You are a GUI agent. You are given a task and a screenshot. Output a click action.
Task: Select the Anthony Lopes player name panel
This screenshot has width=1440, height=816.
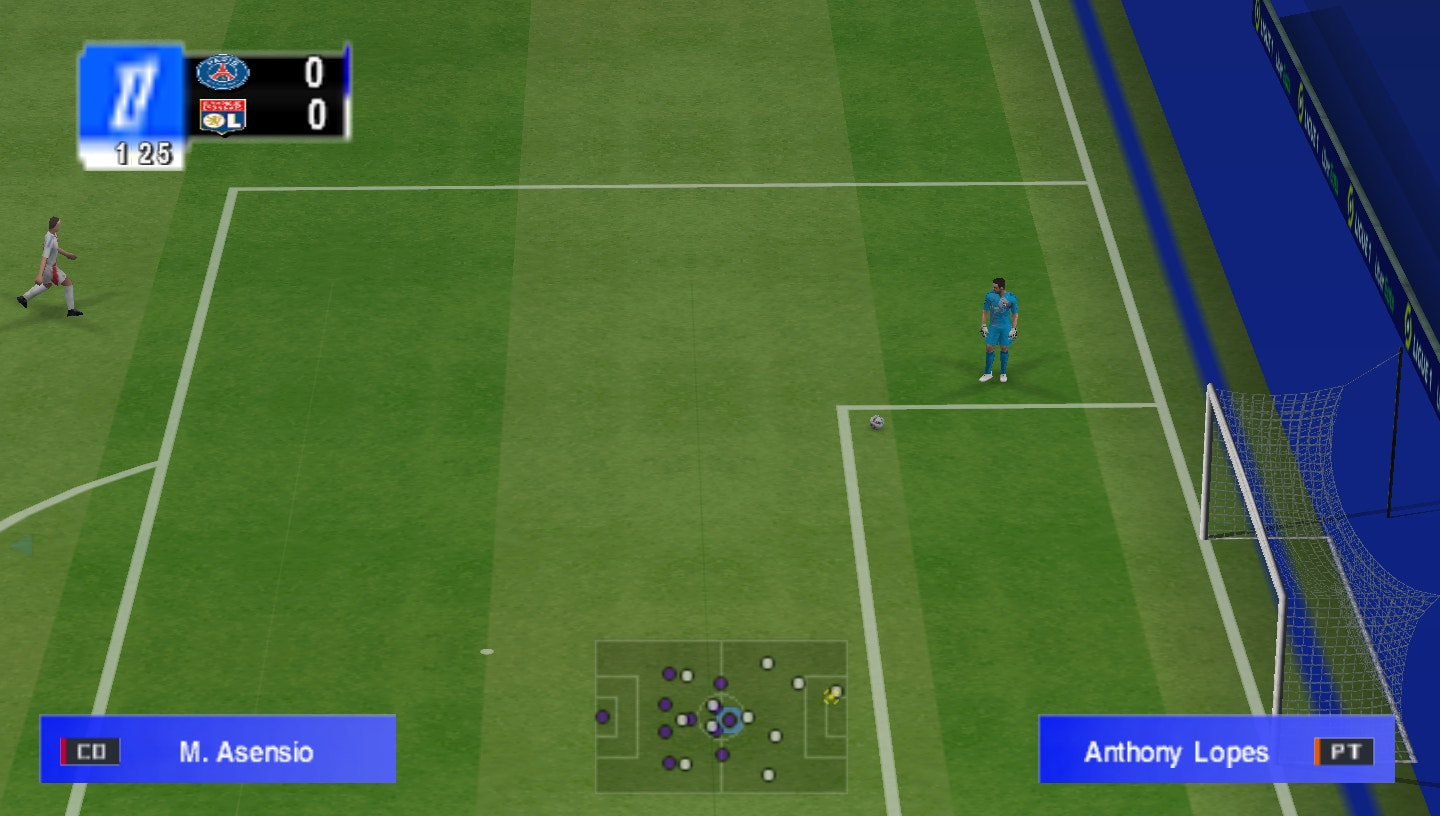click(x=1216, y=750)
